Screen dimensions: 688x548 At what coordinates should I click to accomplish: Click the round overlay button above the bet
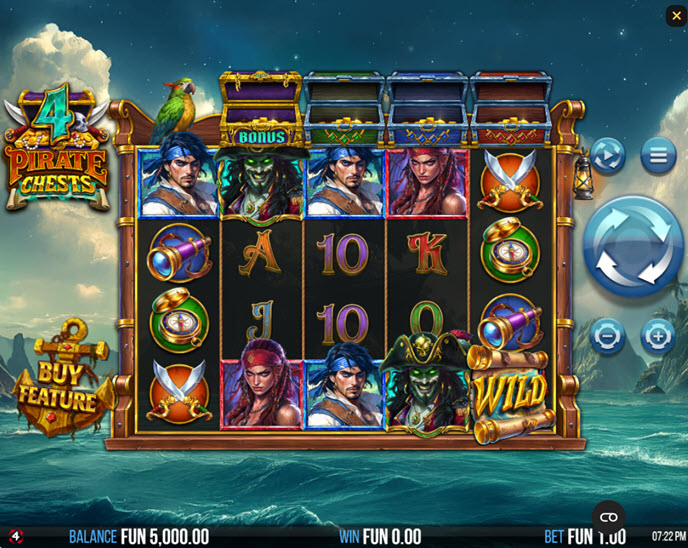pos(607,517)
